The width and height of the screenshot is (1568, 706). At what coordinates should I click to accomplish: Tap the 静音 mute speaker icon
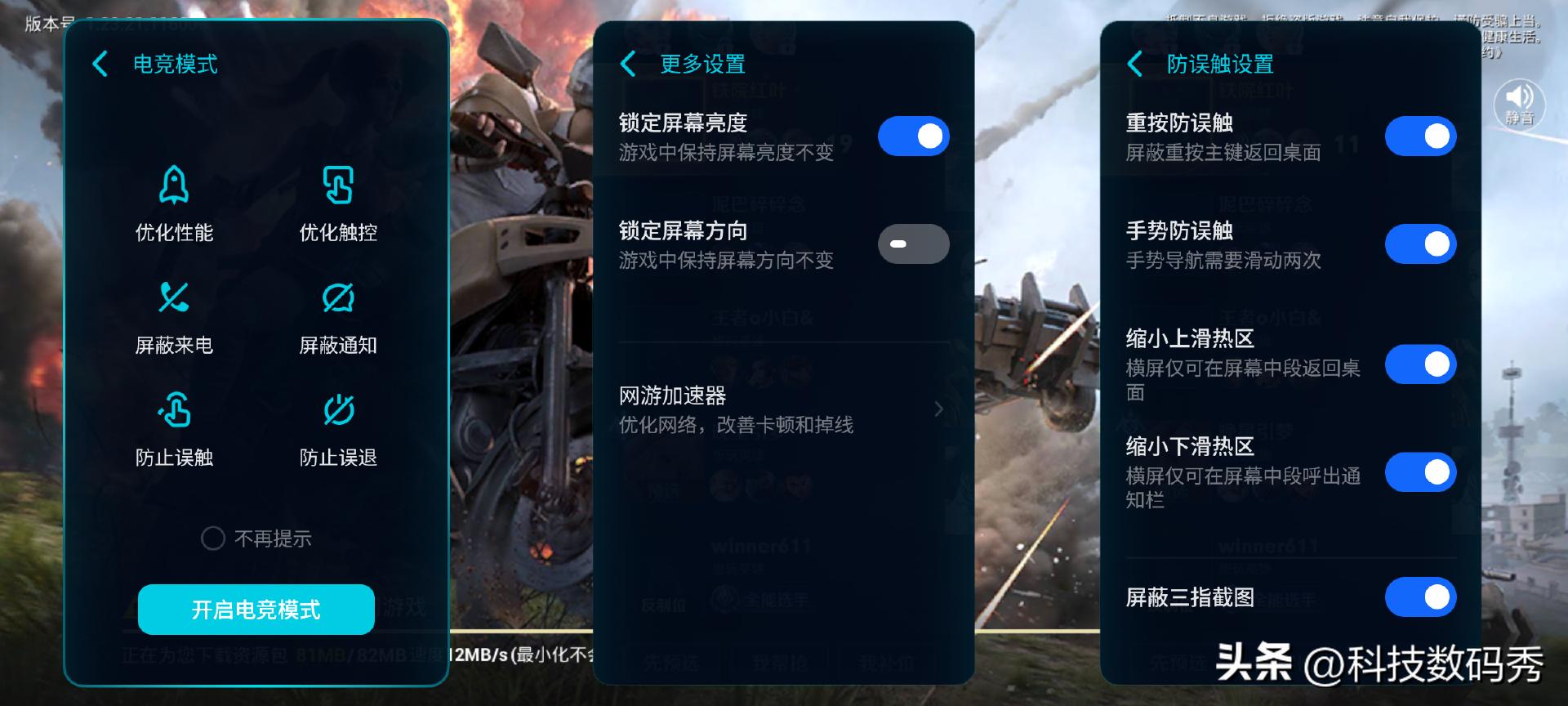pos(1521,103)
